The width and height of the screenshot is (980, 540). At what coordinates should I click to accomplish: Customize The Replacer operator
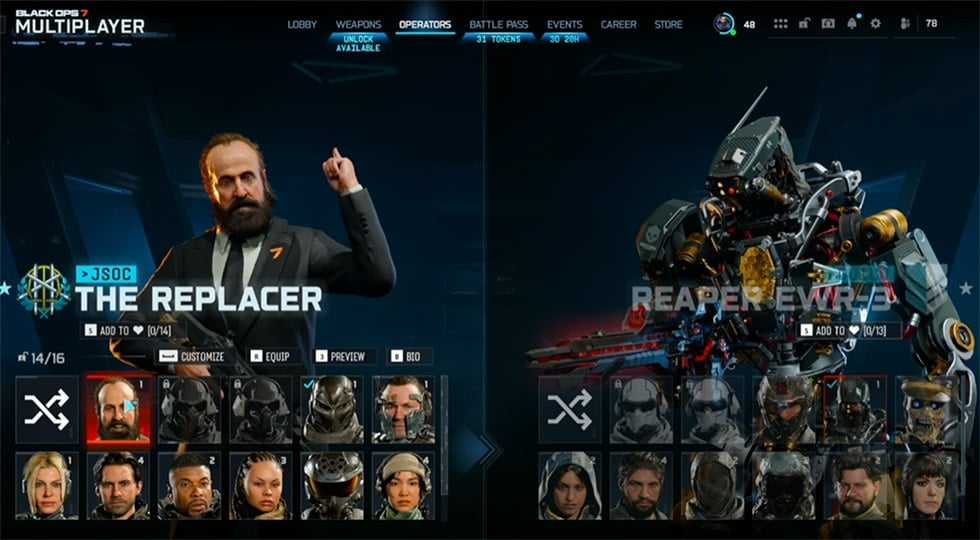click(193, 356)
